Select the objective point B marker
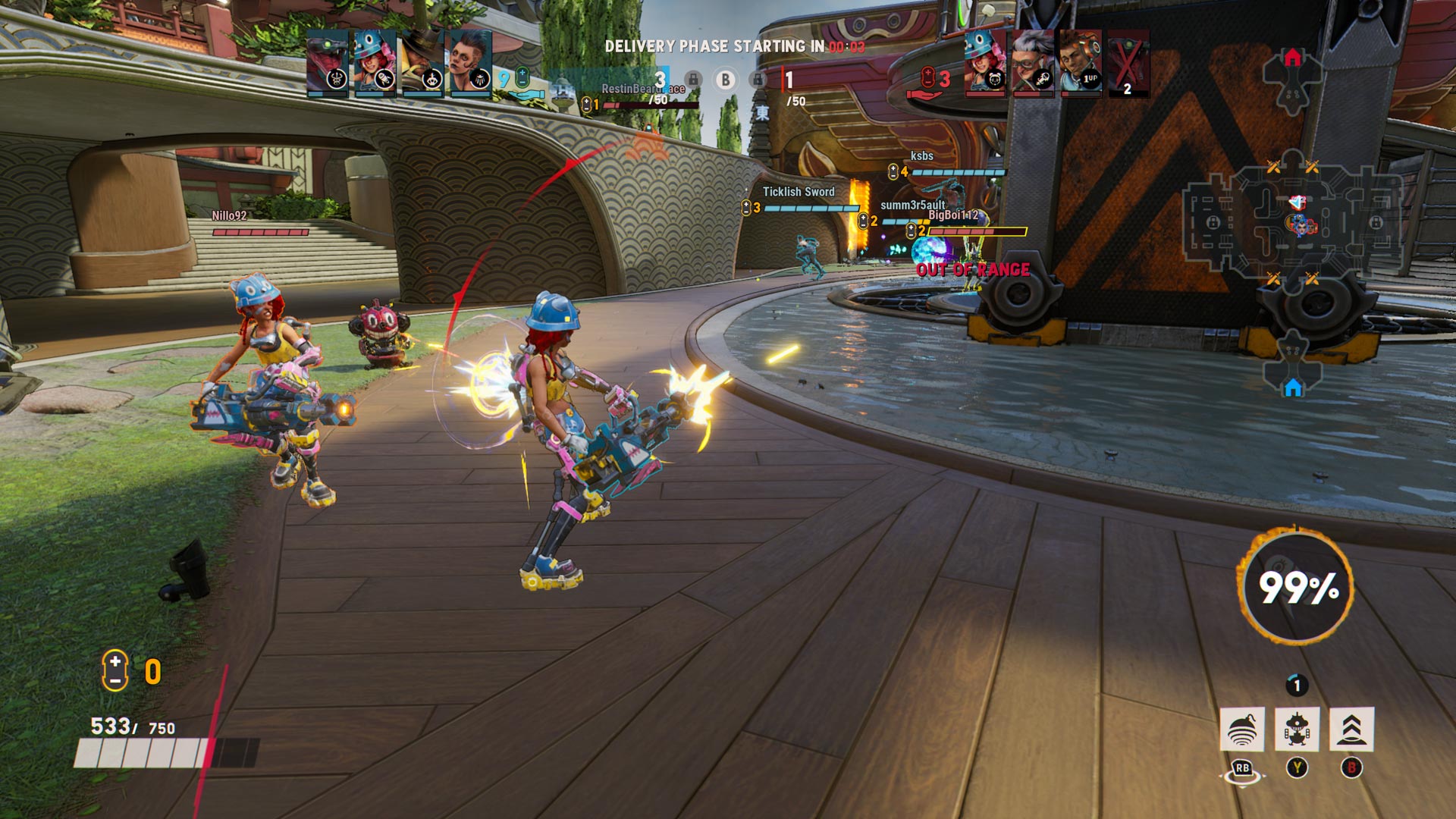 point(726,80)
